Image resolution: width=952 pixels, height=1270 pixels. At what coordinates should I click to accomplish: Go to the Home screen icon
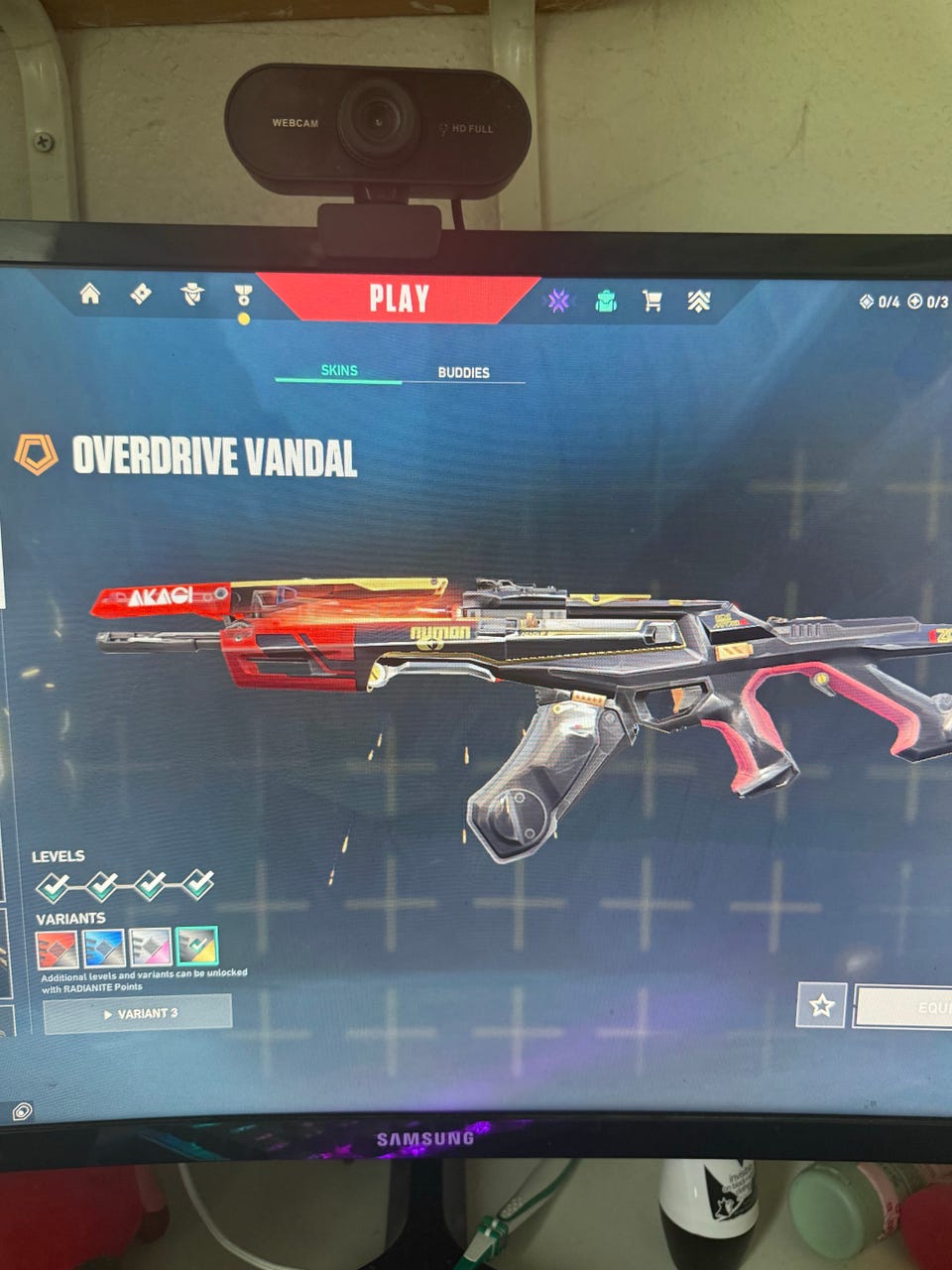tap(90, 294)
